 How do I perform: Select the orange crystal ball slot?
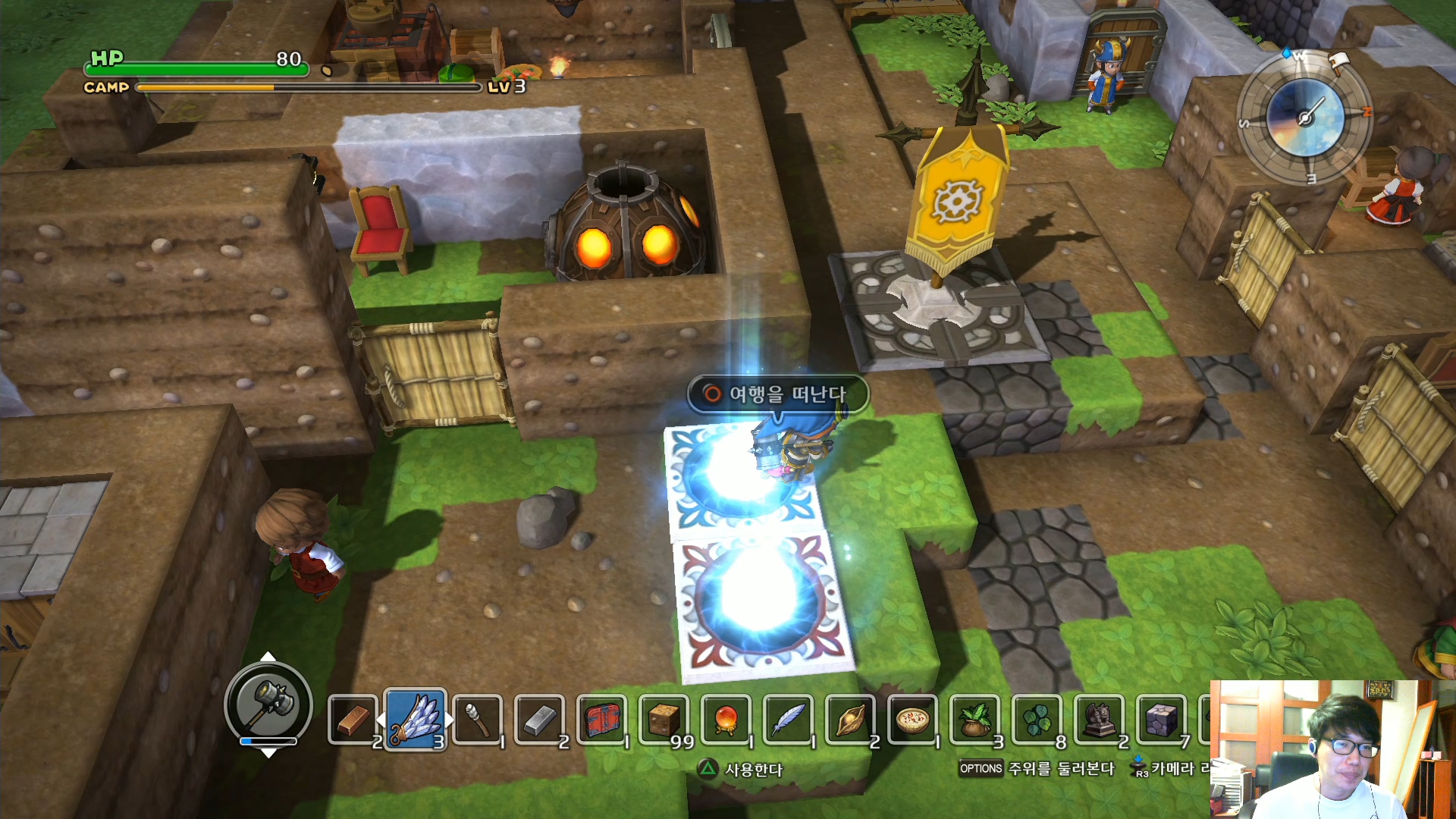[x=726, y=720]
